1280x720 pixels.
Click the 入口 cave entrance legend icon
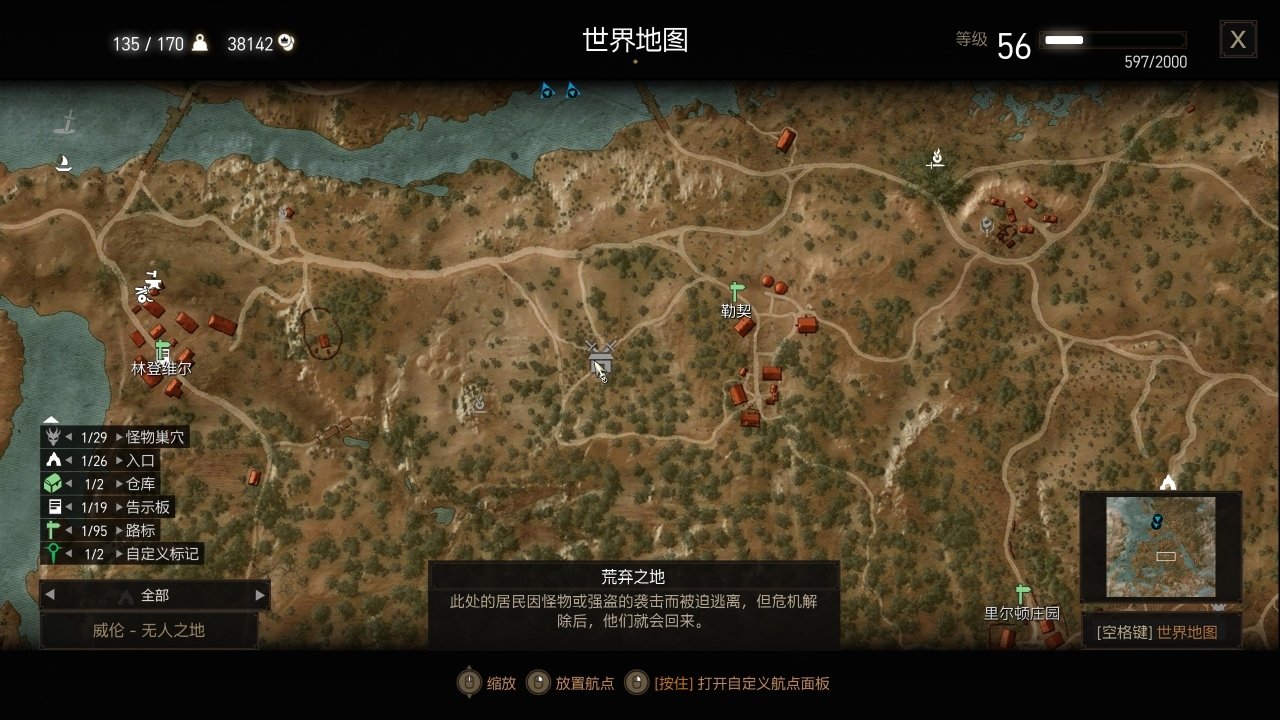tap(52, 459)
